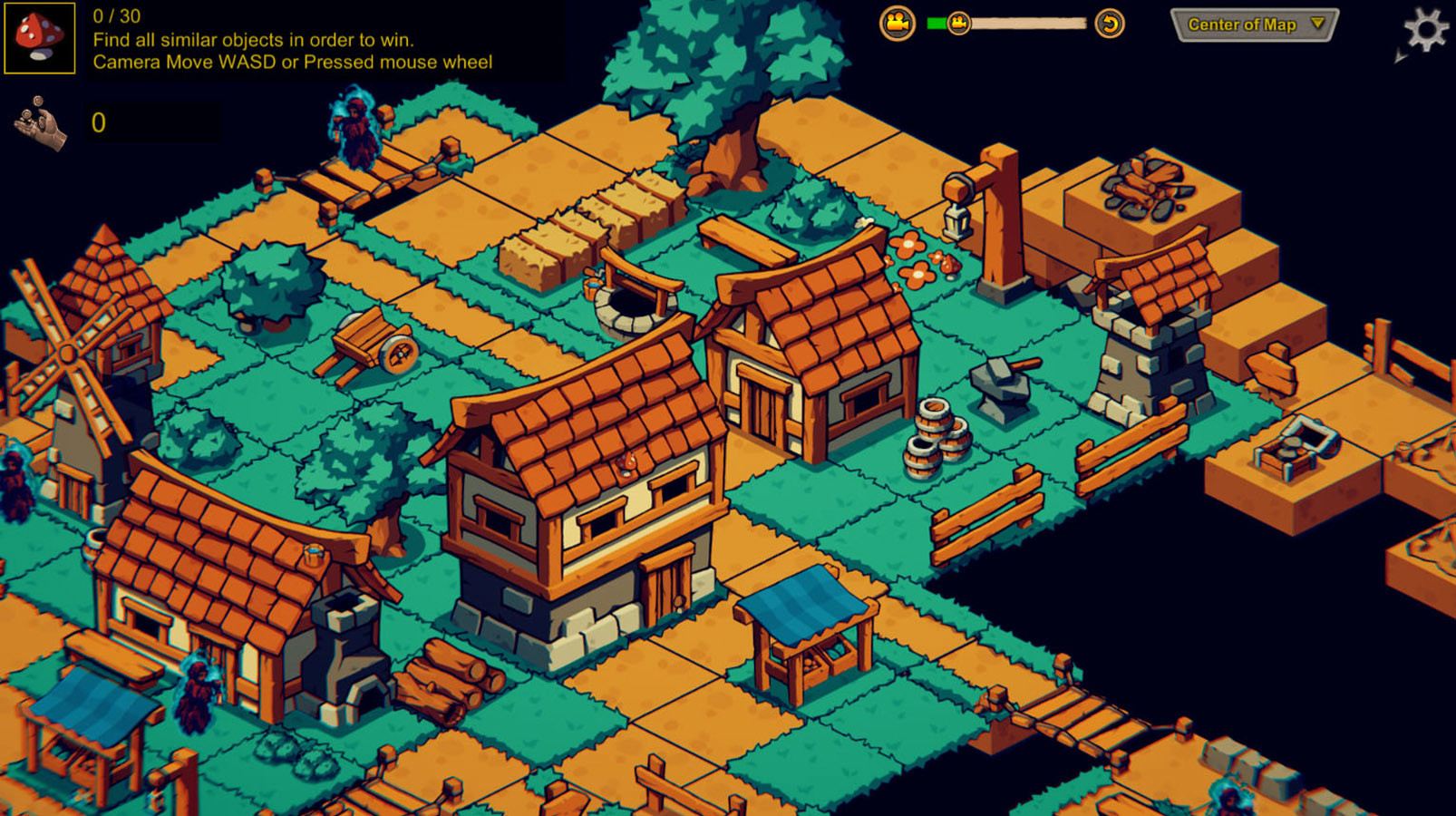
Task: Open the Center of Map dropdown
Action: [1252, 25]
